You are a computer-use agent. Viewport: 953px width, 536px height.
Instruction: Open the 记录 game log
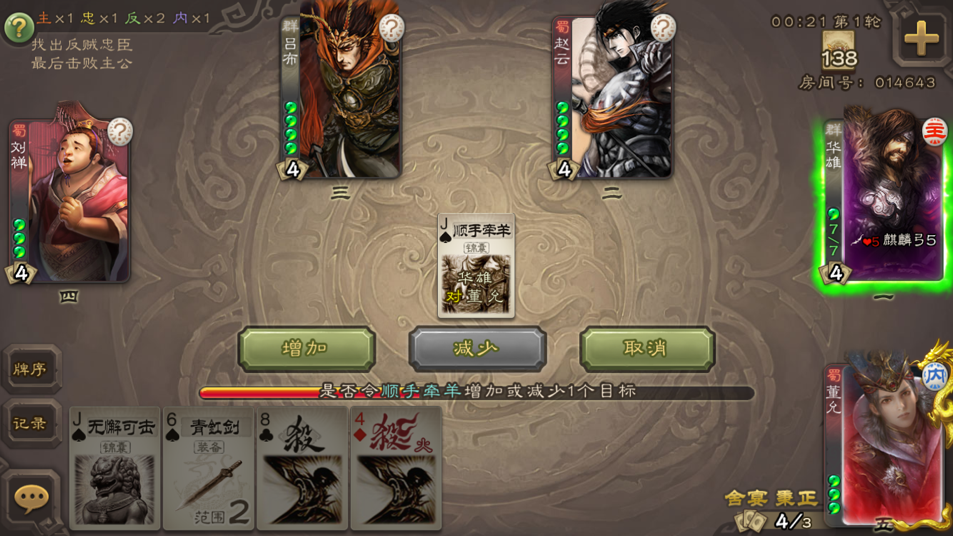[30, 424]
